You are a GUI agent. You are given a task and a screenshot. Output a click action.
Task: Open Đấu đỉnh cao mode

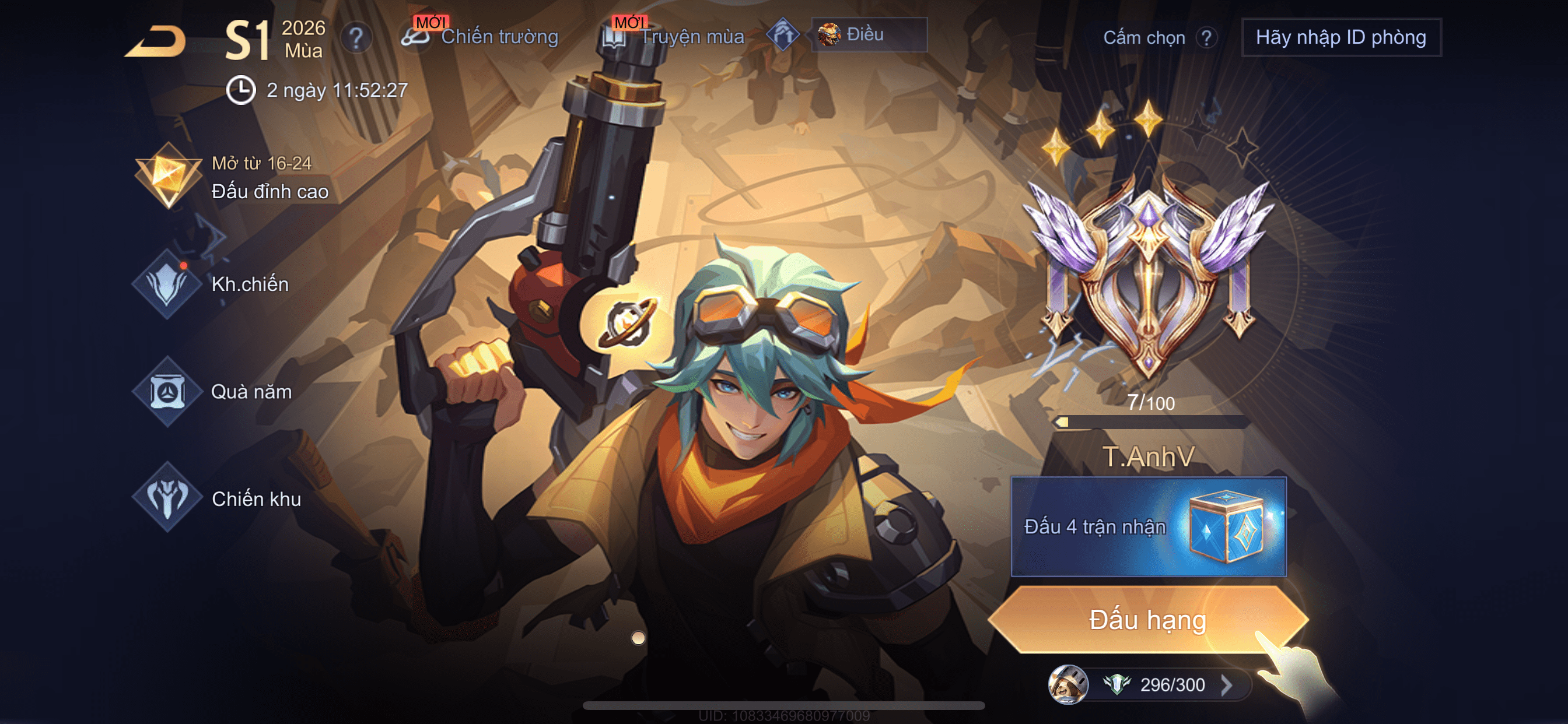pyautogui.click(x=232, y=178)
